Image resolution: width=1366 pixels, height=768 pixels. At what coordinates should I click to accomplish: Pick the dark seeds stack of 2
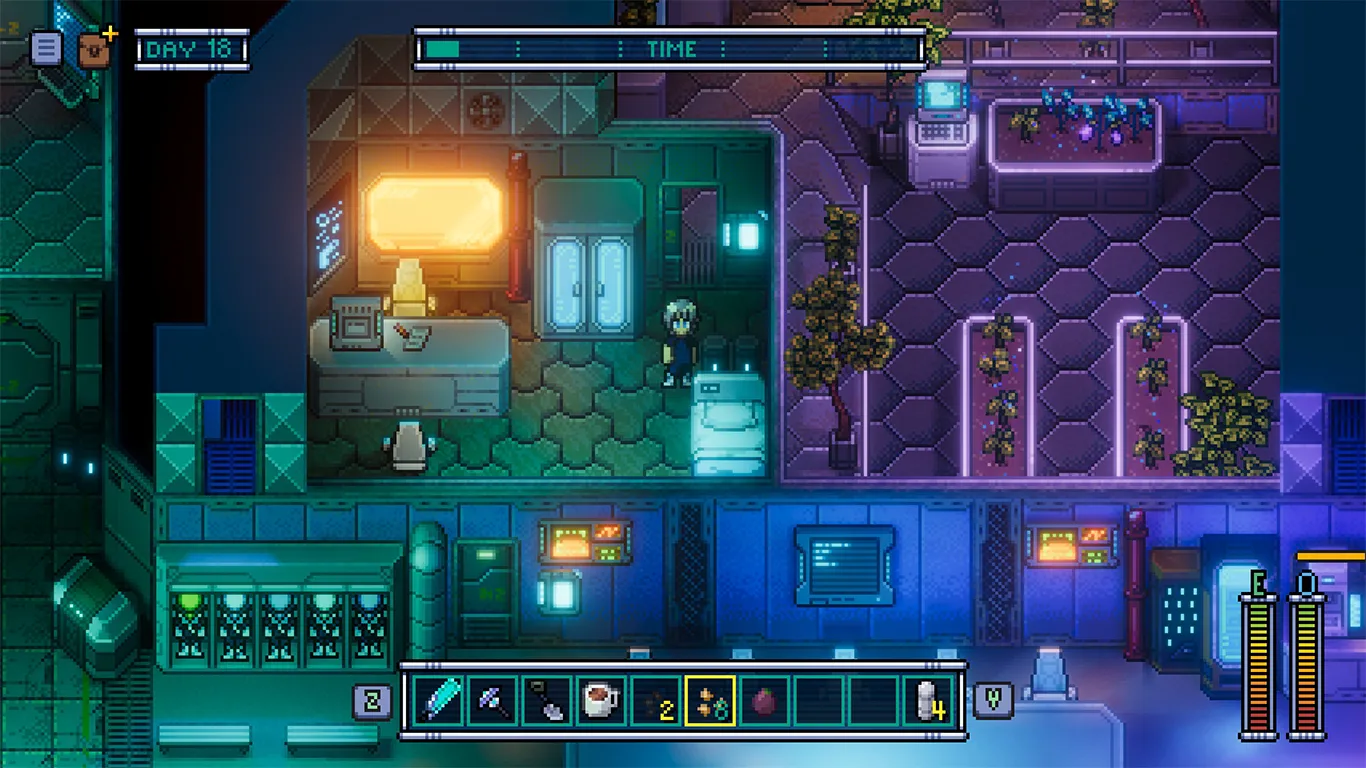coord(655,700)
